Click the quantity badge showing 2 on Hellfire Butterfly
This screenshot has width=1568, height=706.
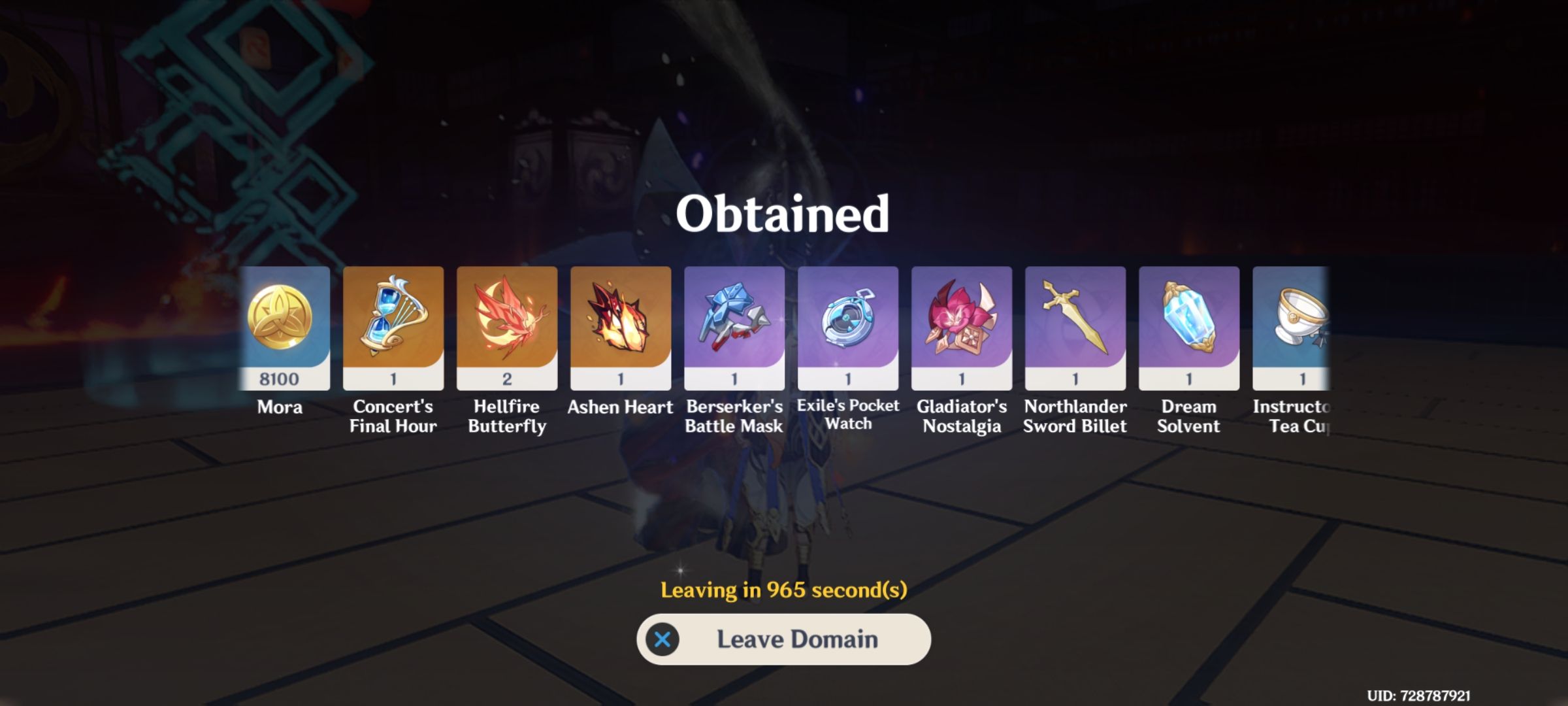507,377
